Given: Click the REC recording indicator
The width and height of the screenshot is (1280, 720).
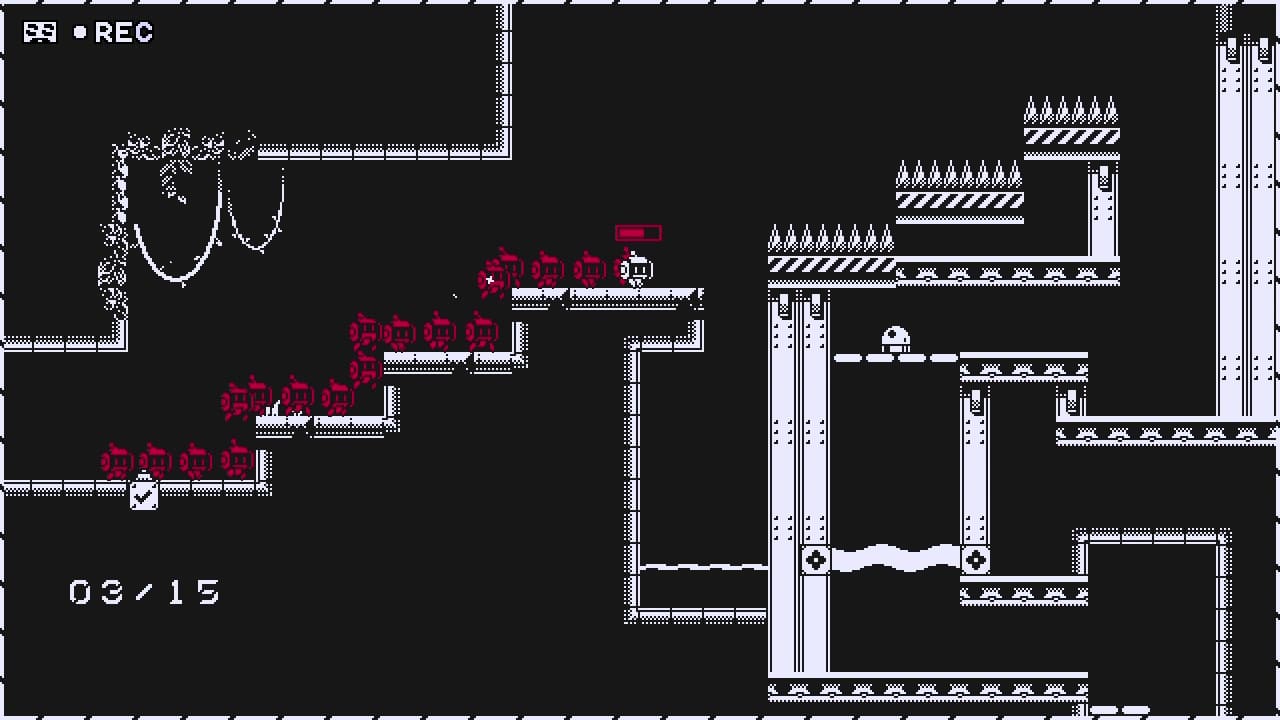Looking at the screenshot, I should (120, 32).
